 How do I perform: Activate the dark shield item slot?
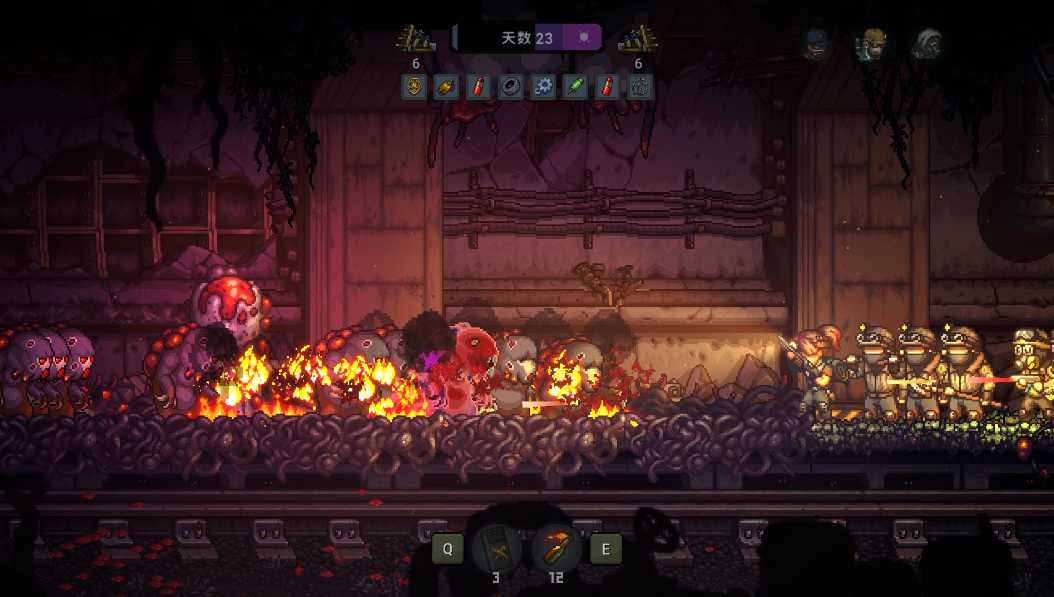pos(497,547)
